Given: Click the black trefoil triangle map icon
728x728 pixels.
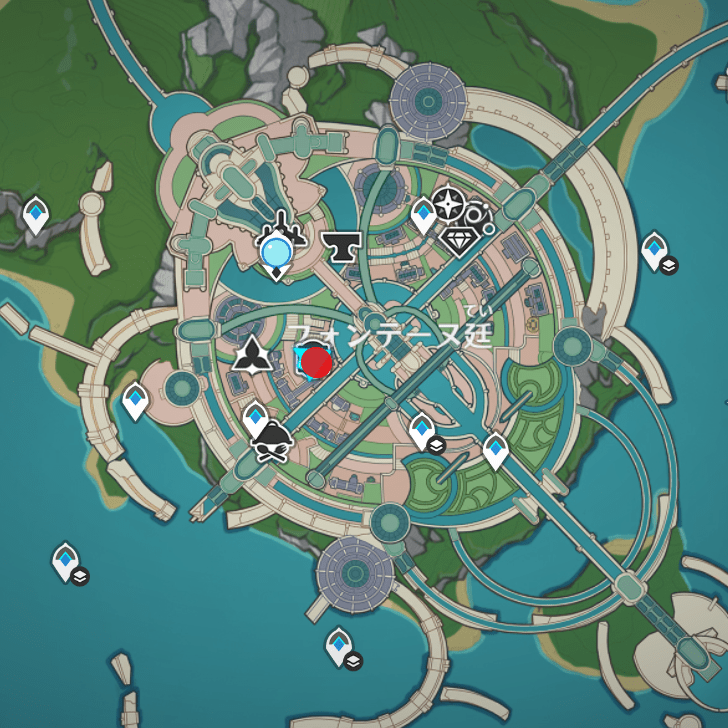Looking at the screenshot, I should [252, 354].
